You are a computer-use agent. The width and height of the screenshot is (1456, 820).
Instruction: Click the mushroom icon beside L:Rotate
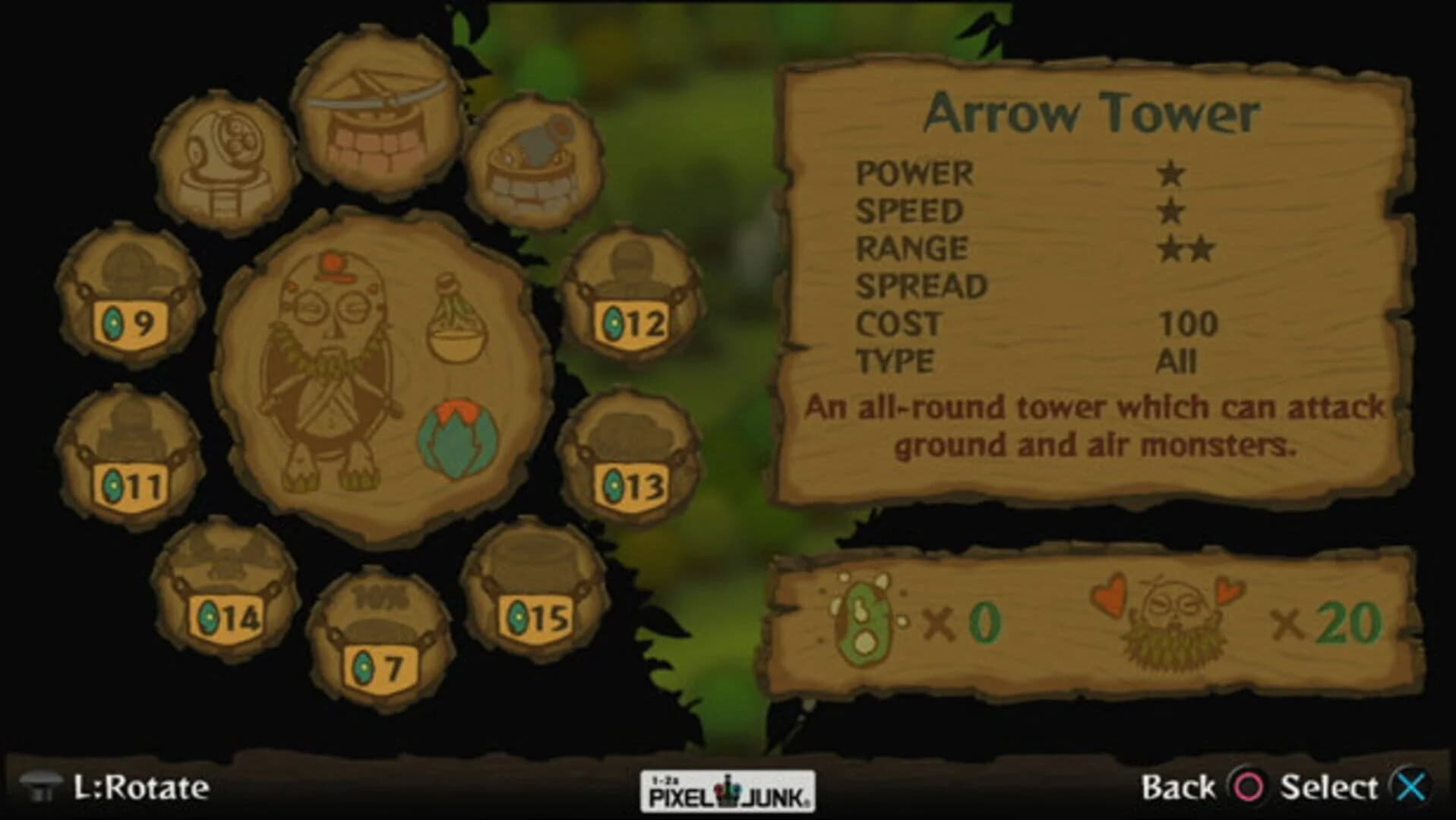pos(42,787)
